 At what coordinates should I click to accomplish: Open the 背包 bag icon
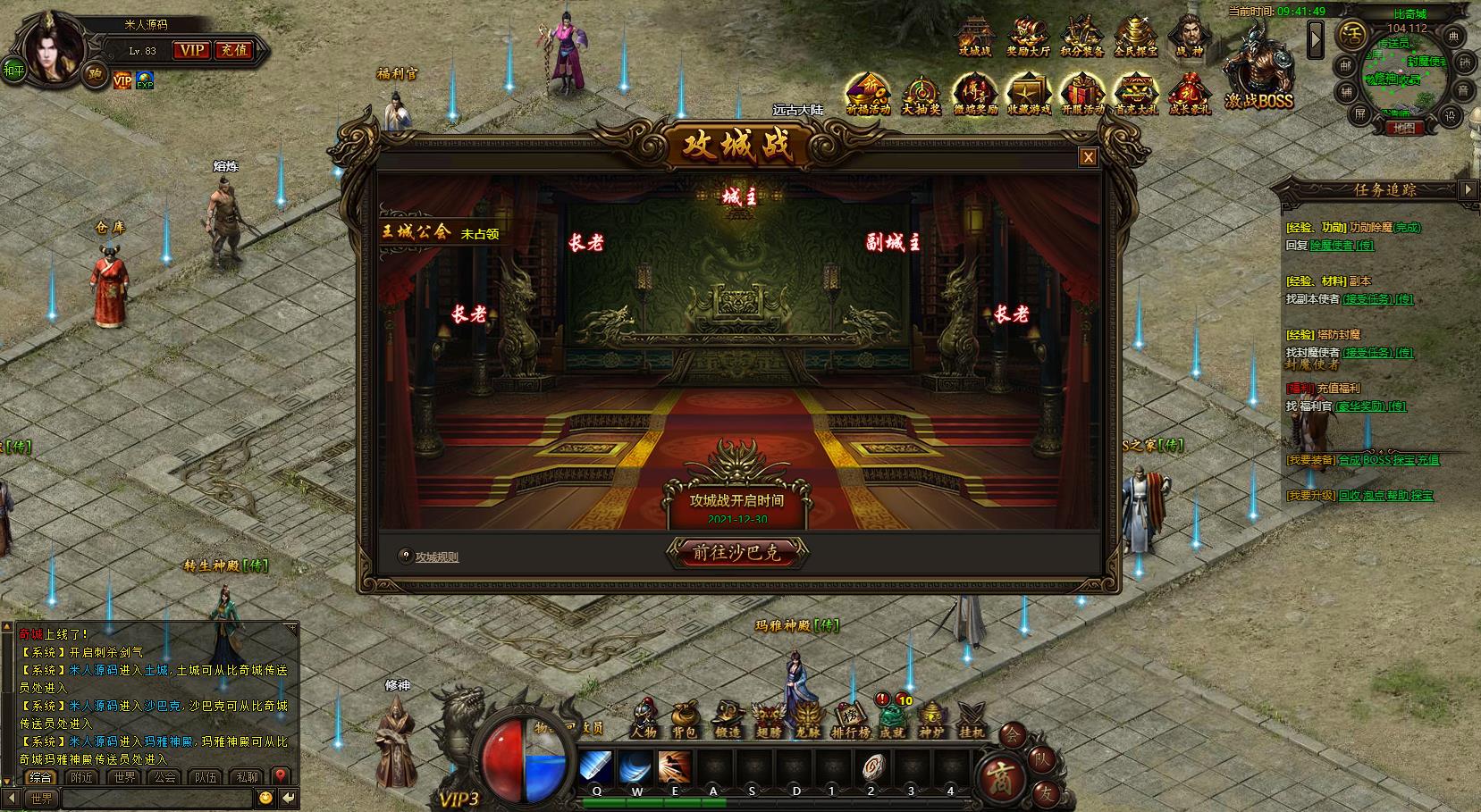point(685,719)
